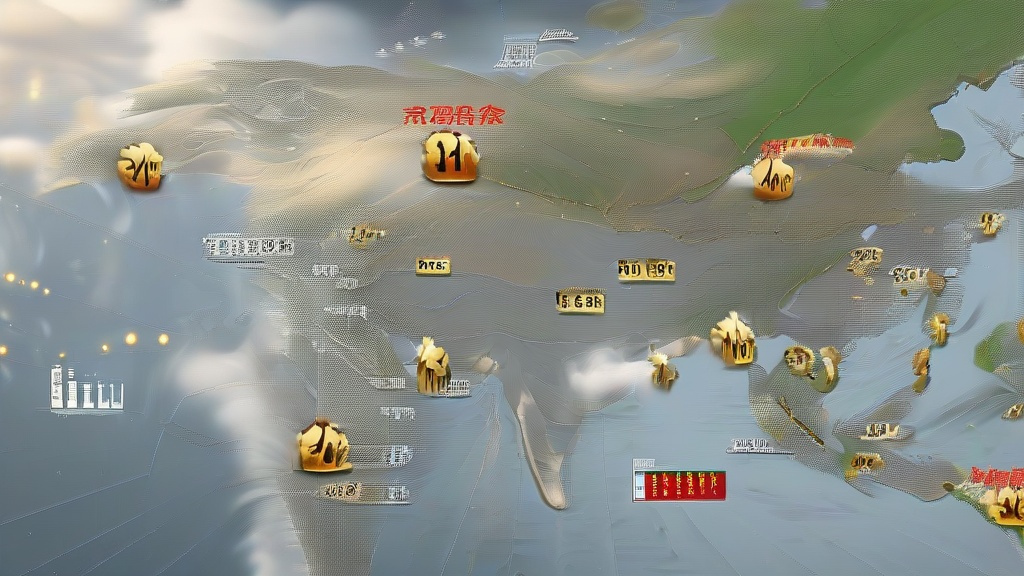
Task: Select the gold marker below the red title
Action: pos(450,157)
